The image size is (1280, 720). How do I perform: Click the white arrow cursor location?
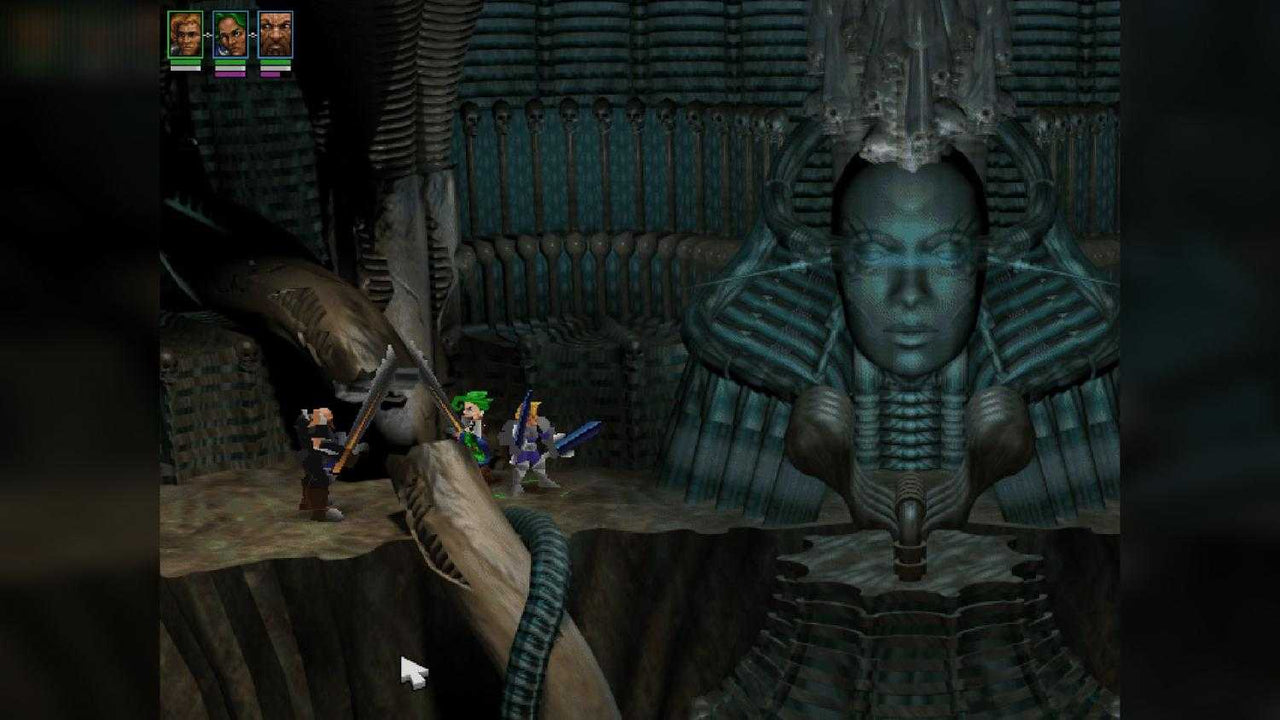coord(410,668)
